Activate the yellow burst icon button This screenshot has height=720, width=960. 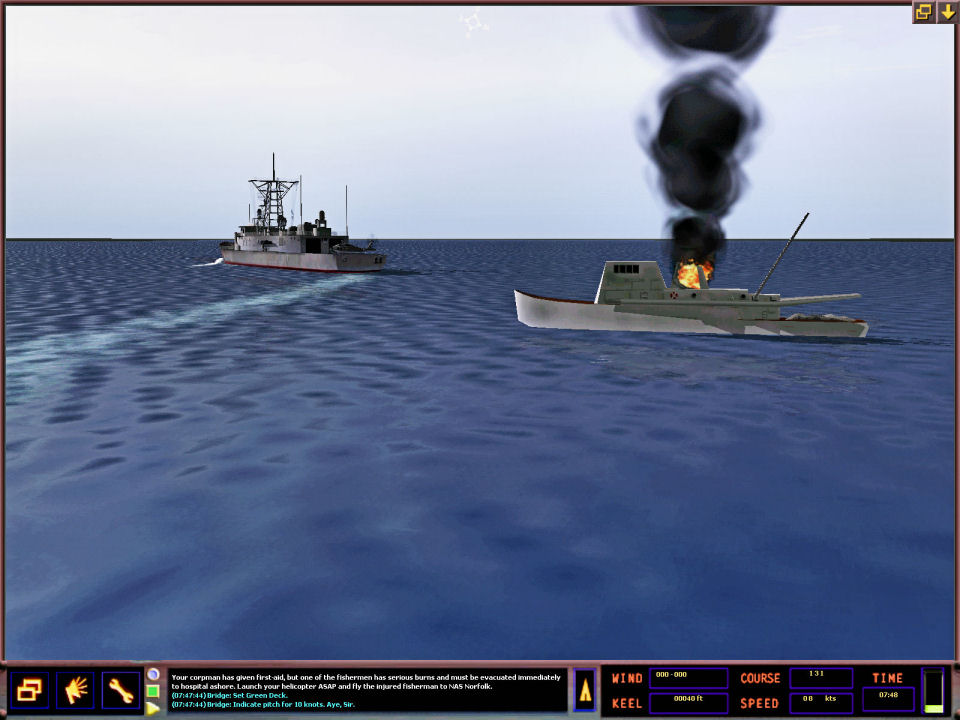(x=75, y=690)
